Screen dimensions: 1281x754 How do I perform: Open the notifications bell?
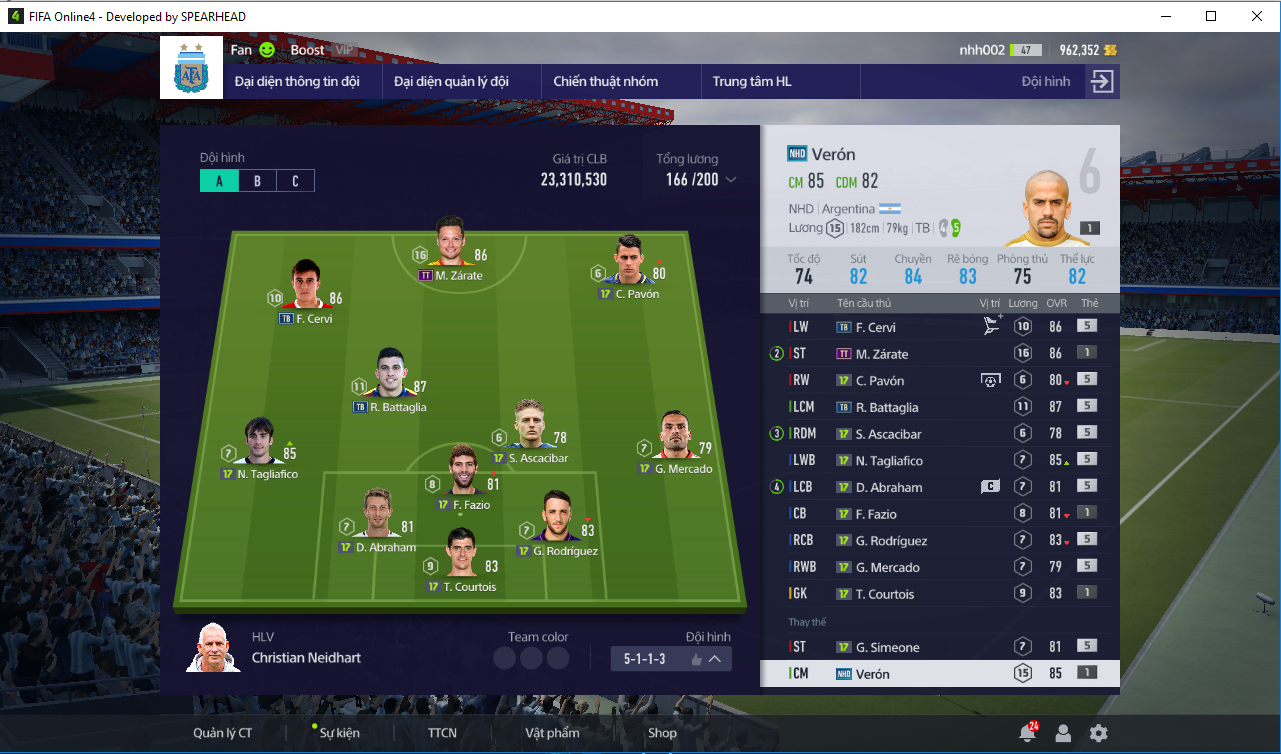click(1027, 734)
